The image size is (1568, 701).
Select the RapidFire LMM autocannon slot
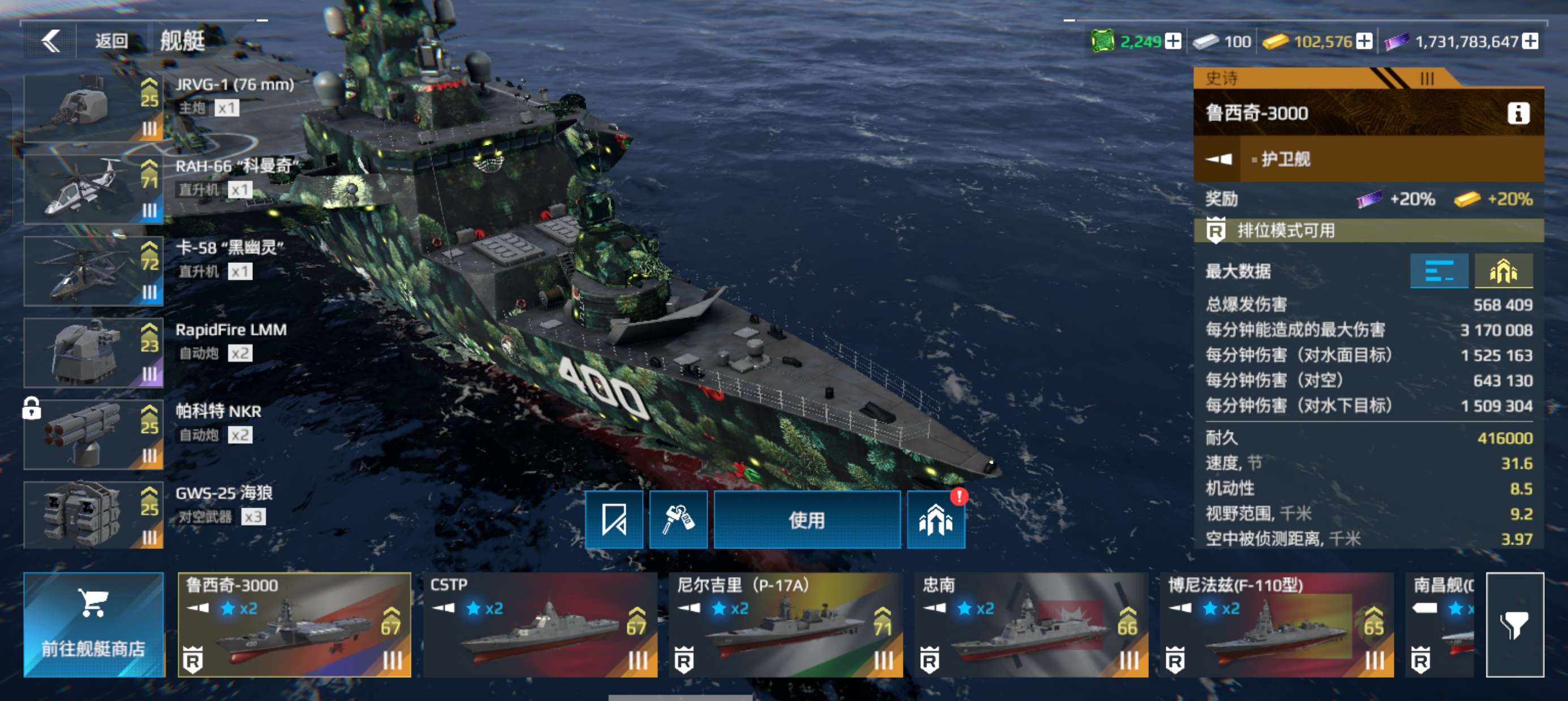tap(93, 353)
